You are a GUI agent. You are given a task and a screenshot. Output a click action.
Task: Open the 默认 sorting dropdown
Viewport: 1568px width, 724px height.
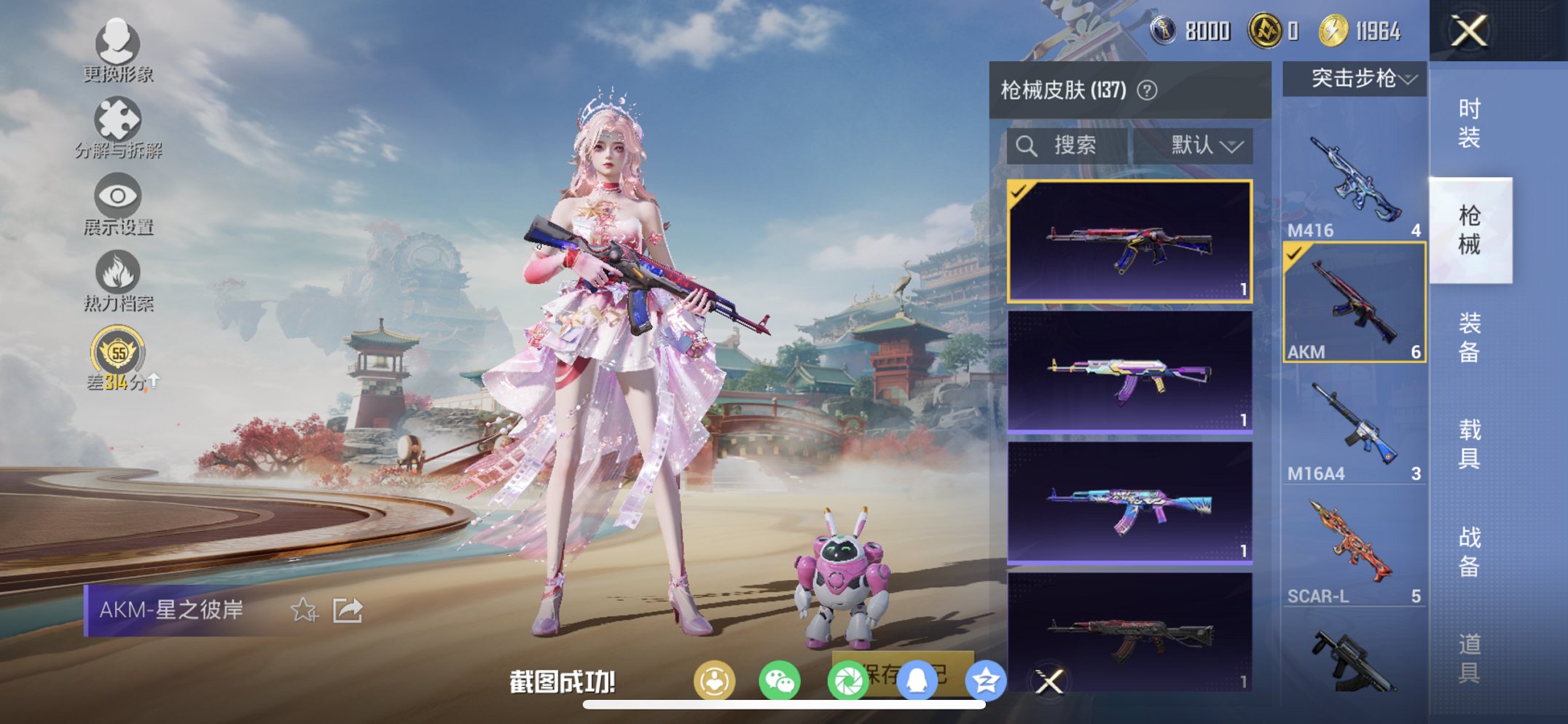(1204, 145)
